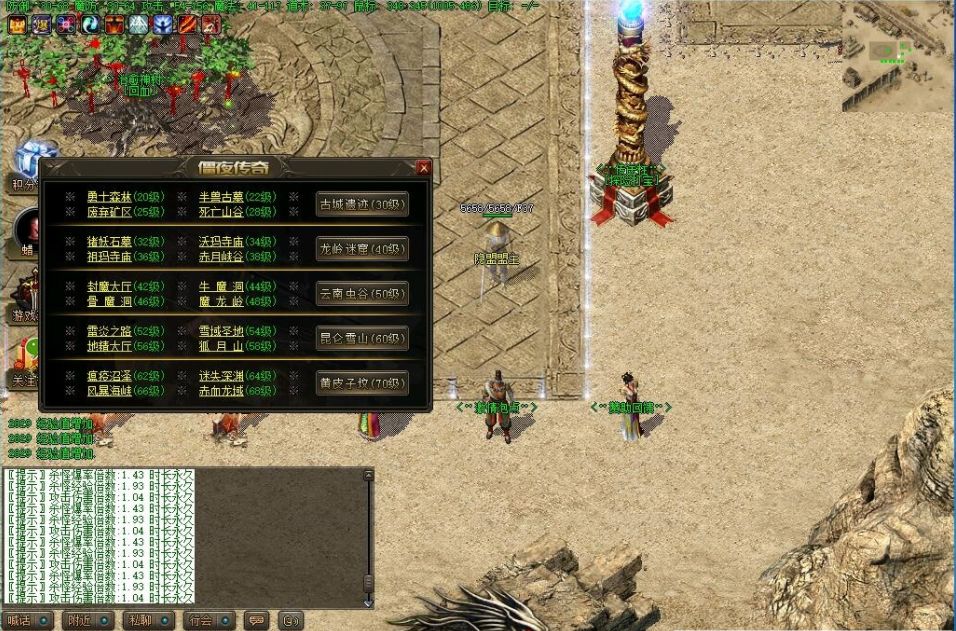This screenshot has height=631, width=956.
Task: Toggle the 附近 nearby chat channel
Action: pyautogui.click(x=87, y=620)
